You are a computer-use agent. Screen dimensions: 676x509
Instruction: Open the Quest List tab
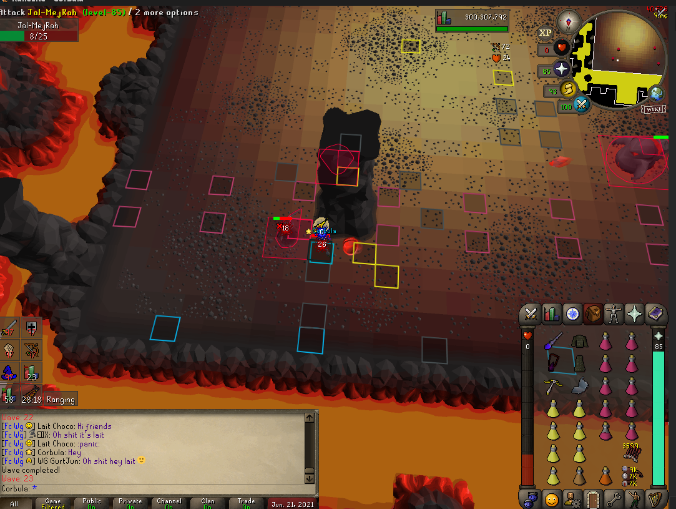[x=571, y=314]
